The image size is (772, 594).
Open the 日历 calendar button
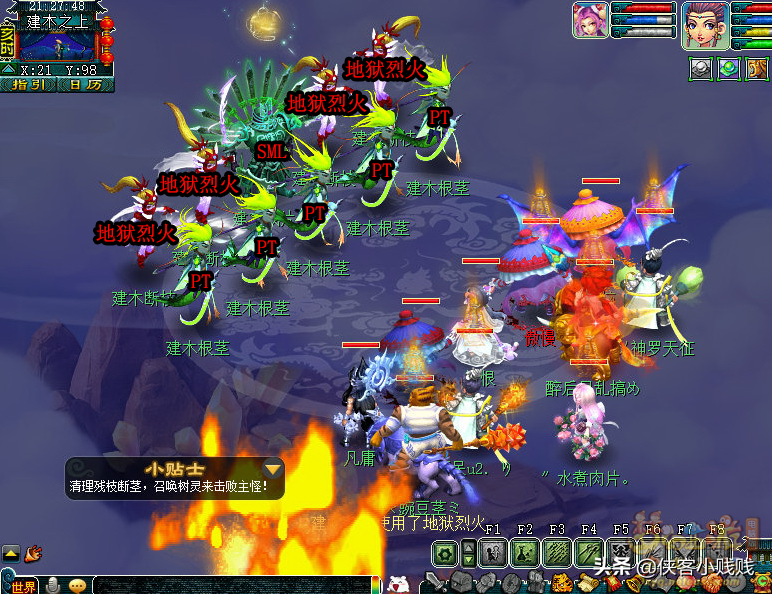click(x=85, y=85)
